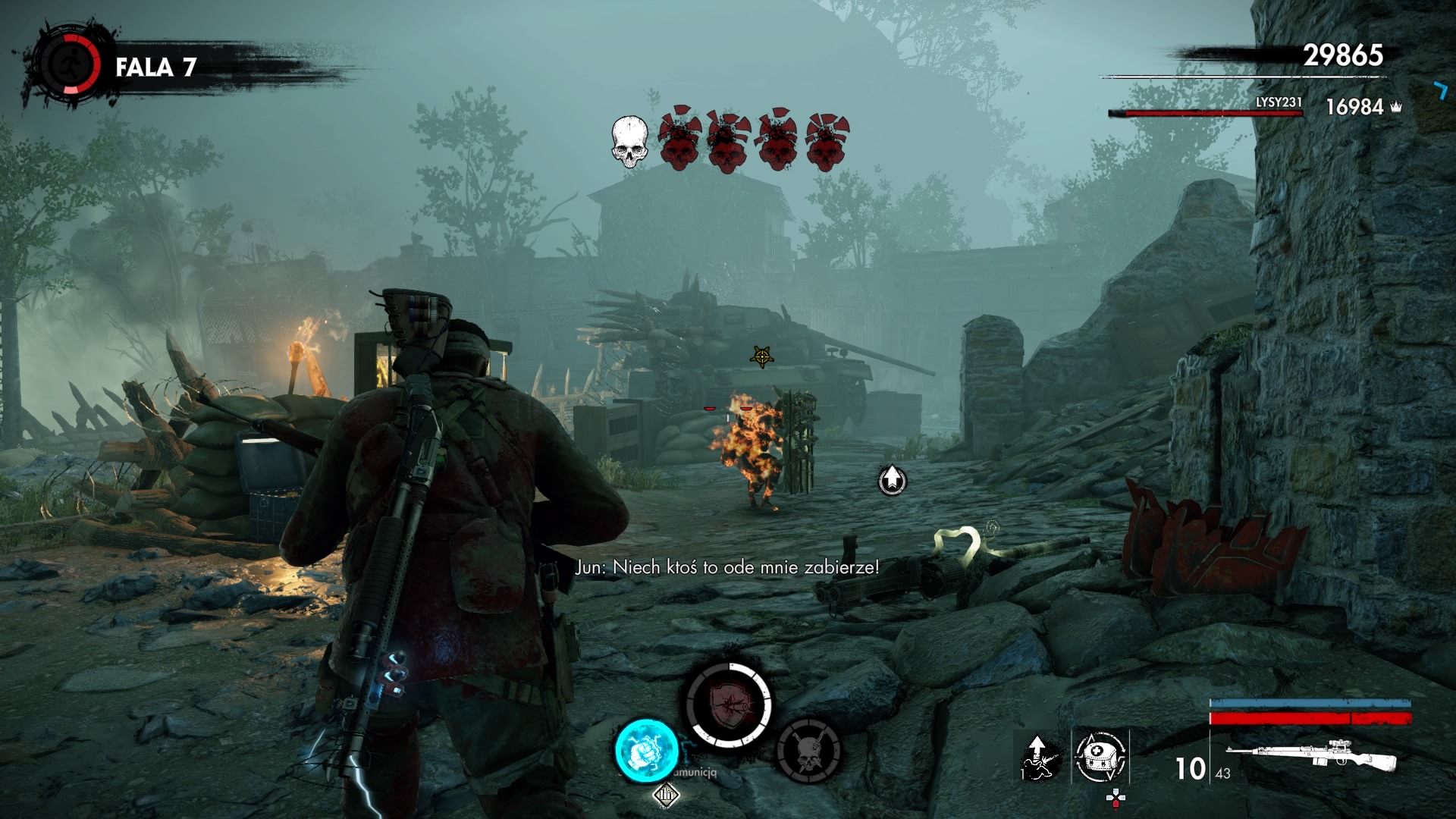The image size is (1456, 819).
Task: Activate the glowing electric fist melee ability
Action: point(646,749)
